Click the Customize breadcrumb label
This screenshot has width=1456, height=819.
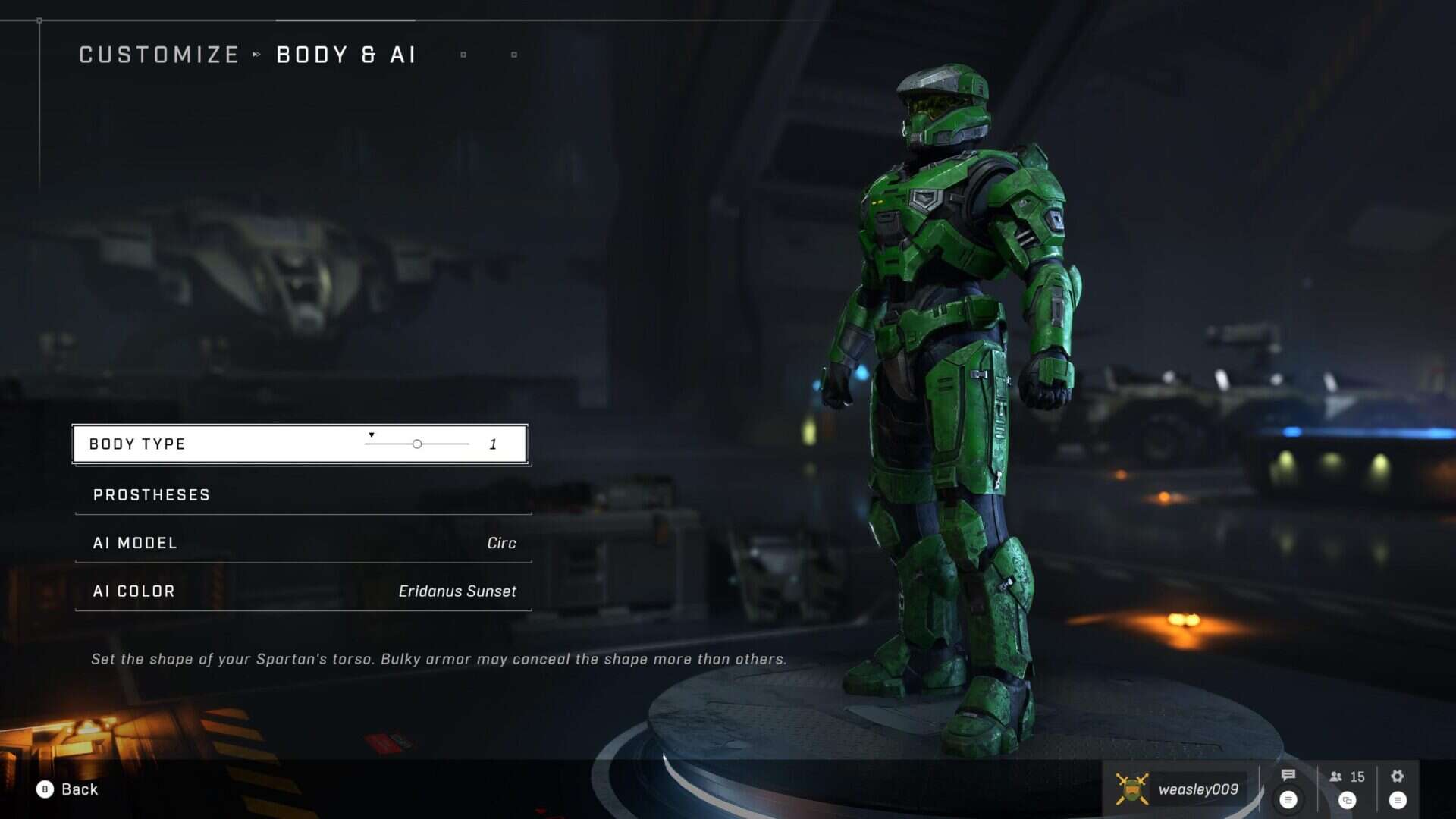click(x=158, y=54)
